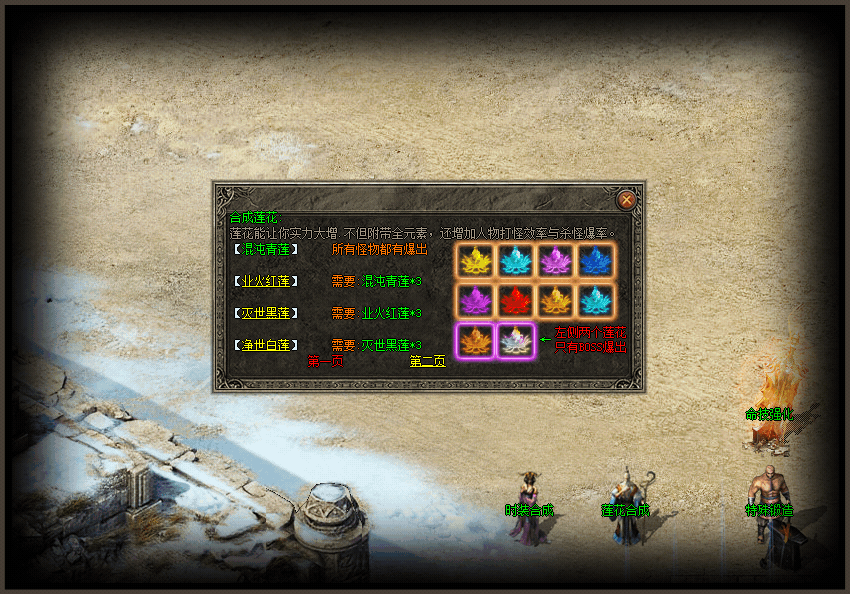The image size is (850, 594).
Task: Open the 时装合成 NPC label
Action: [x=529, y=510]
